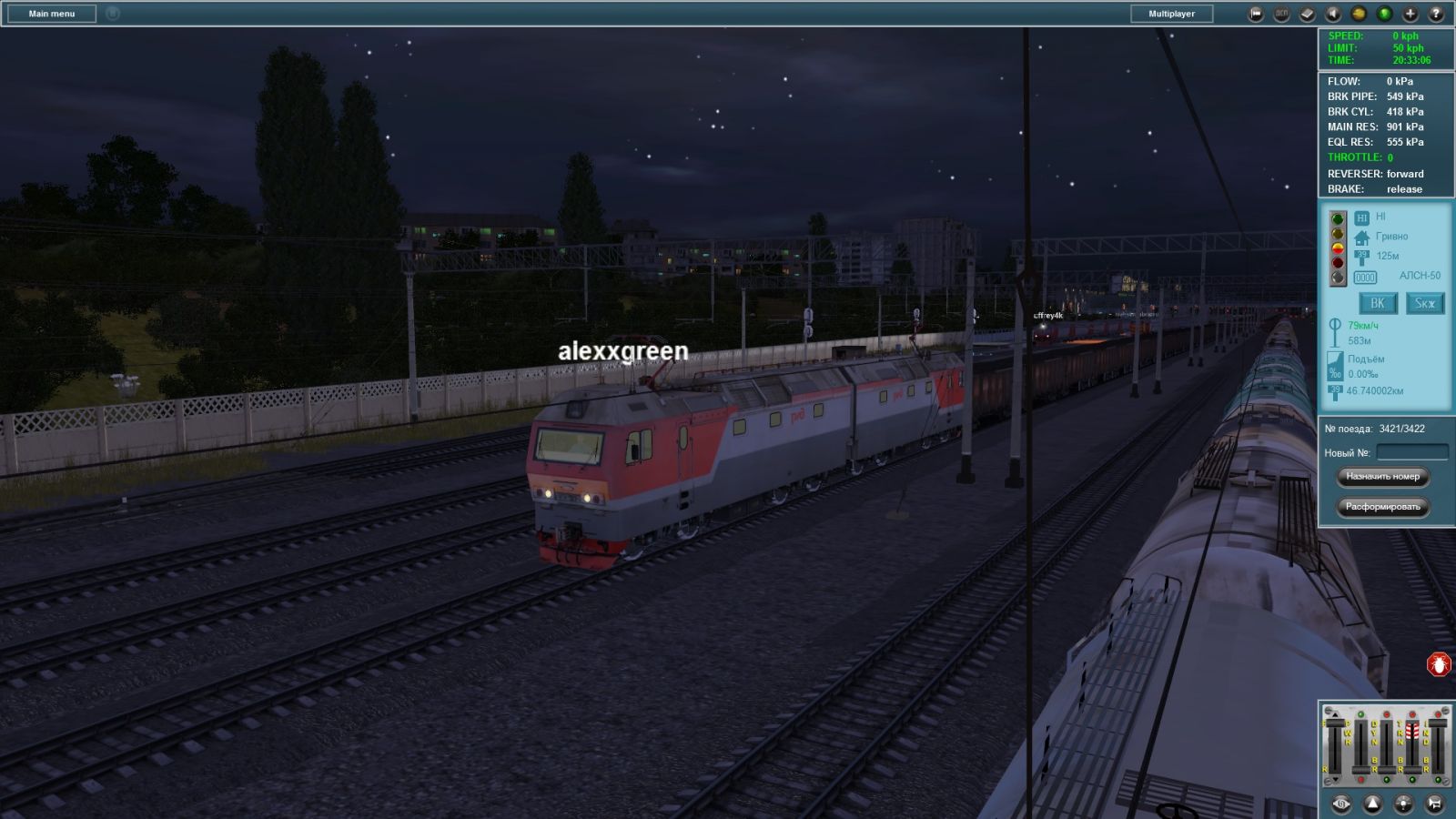
Task: Click the Расформировать button
Action: (x=1382, y=507)
